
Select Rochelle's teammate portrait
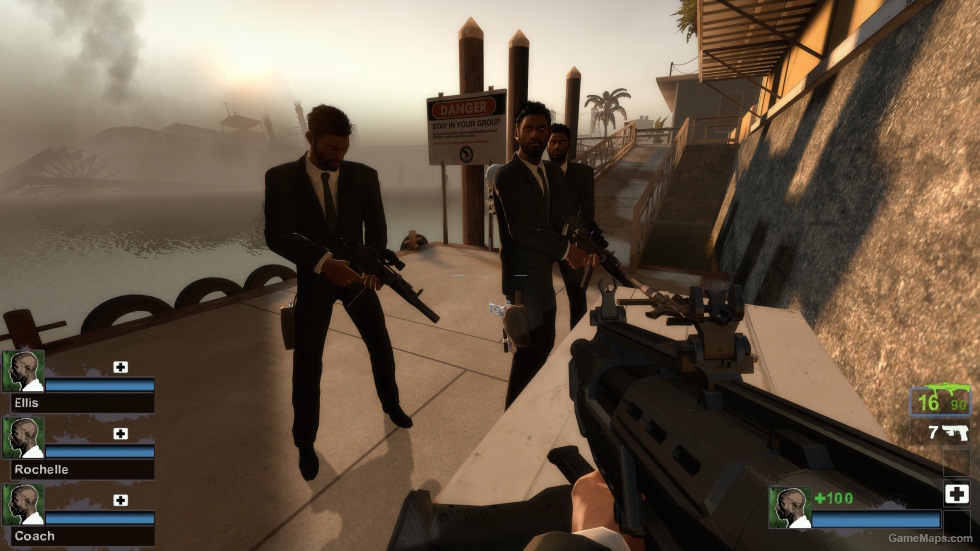tap(22, 437)
